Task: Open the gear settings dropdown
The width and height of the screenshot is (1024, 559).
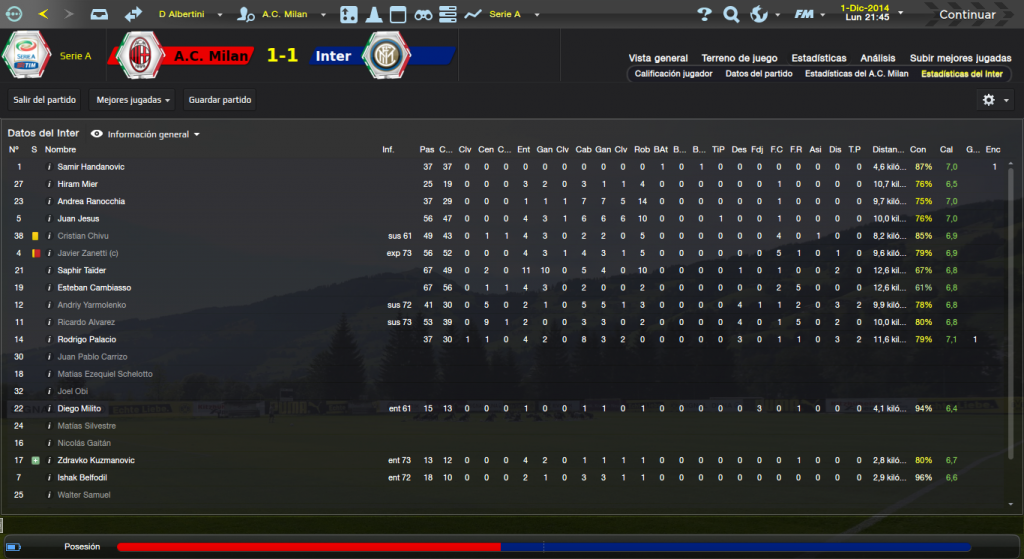Action: pyautogui.click(x=993, y=100)
